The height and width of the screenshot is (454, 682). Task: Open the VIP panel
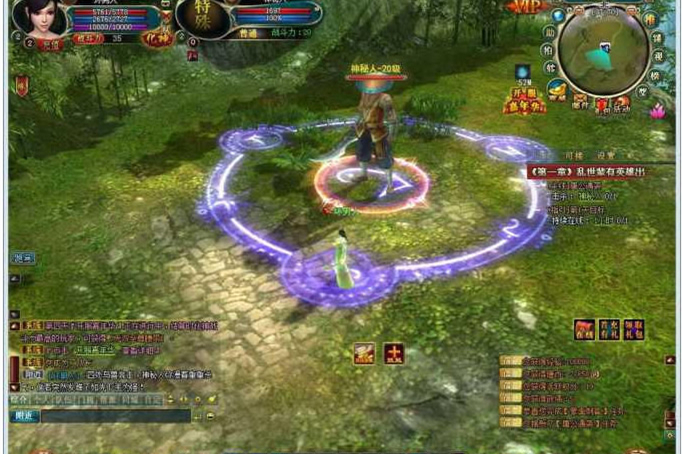(525, 8)
